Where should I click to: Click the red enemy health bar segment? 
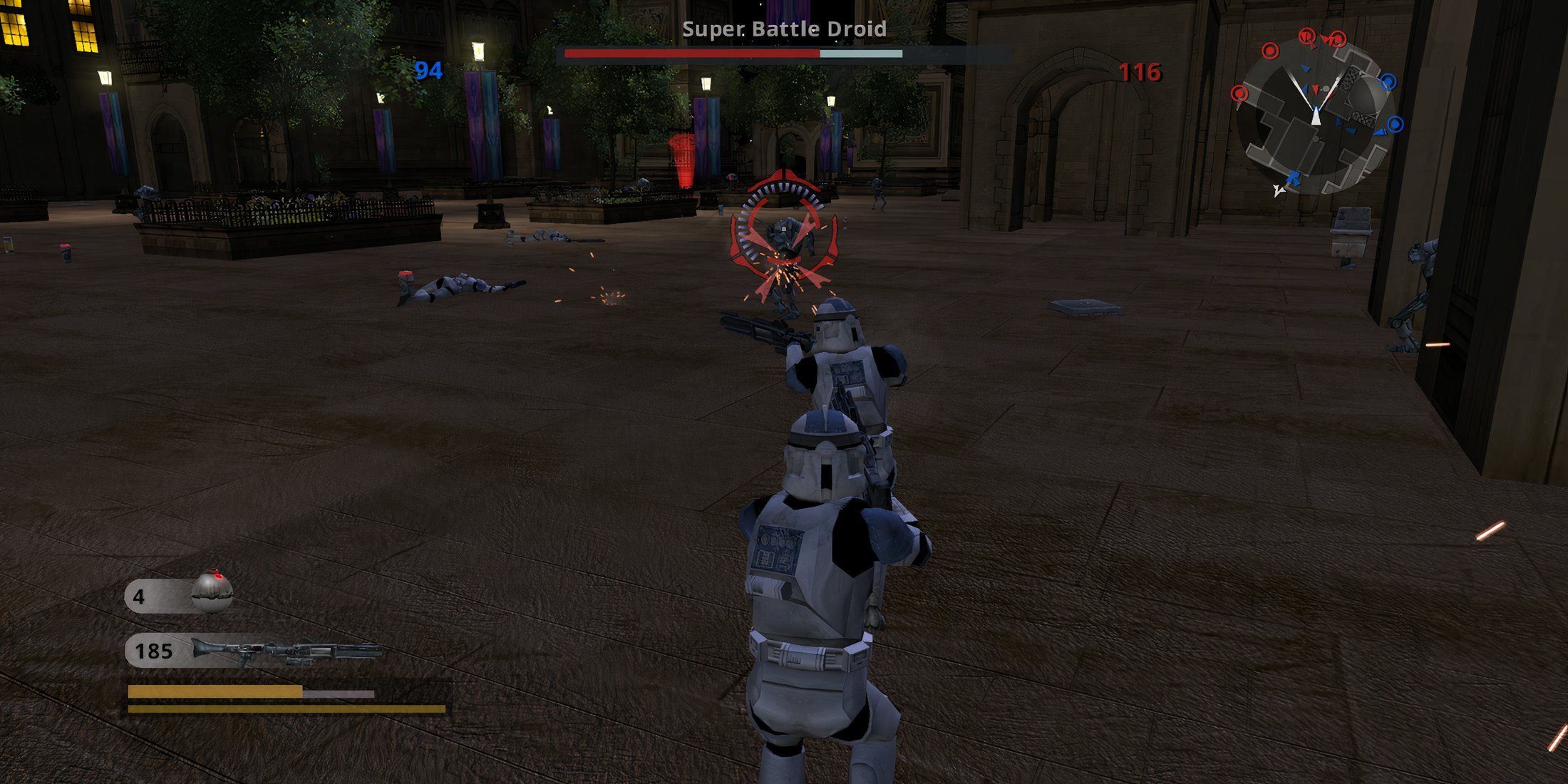[x=690, y=53]
